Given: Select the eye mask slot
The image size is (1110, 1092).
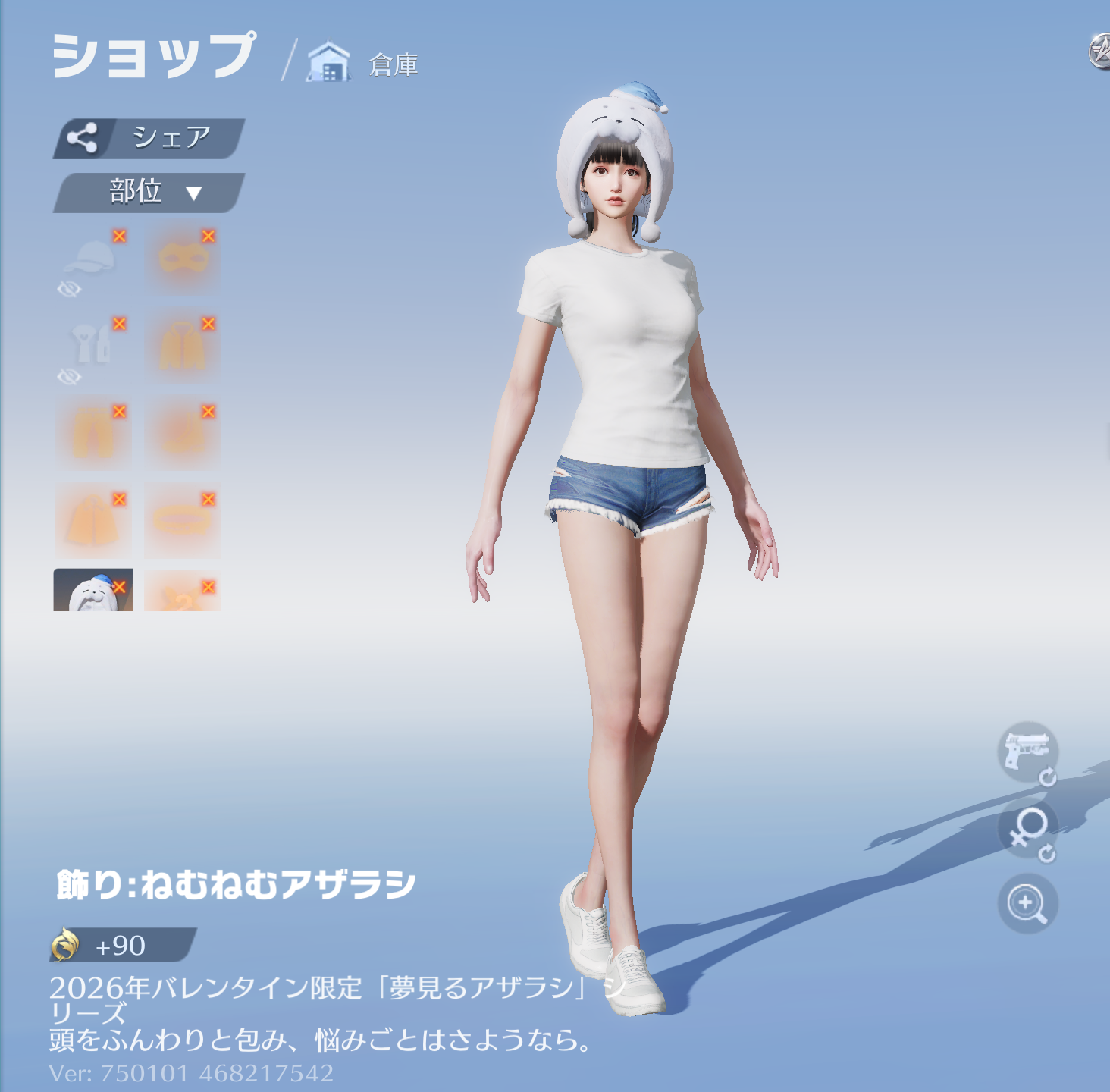Looking at the screenshot, I should [x=183, y=259].
